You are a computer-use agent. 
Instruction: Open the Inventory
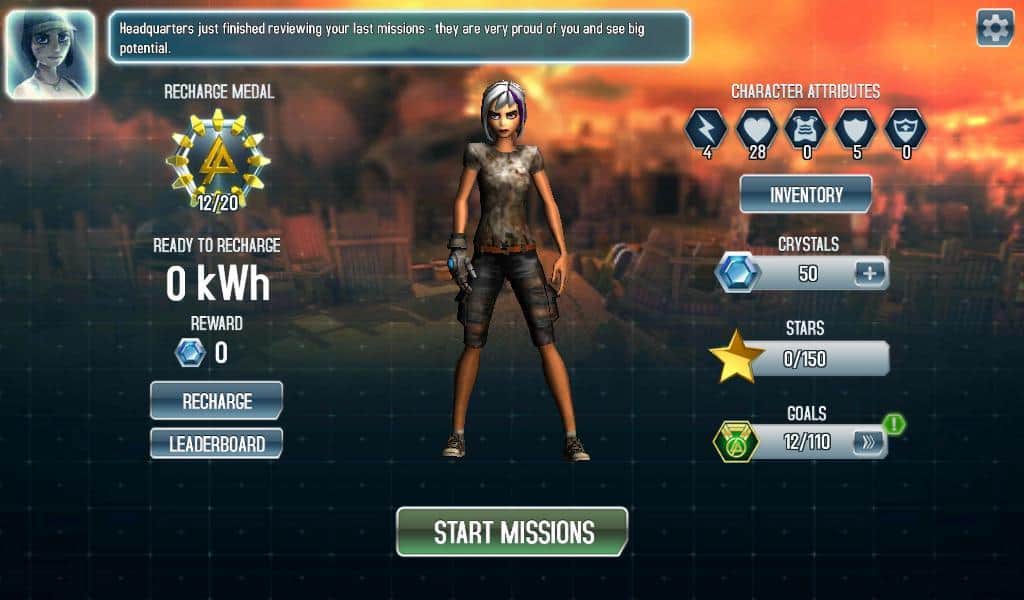click(x=805, y=194)
